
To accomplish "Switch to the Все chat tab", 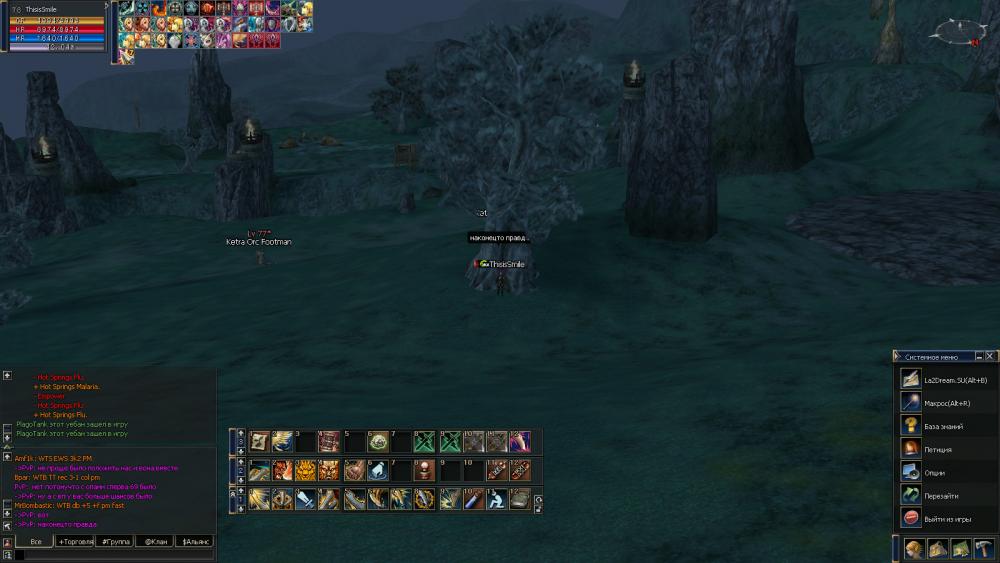I will (35, 541).
